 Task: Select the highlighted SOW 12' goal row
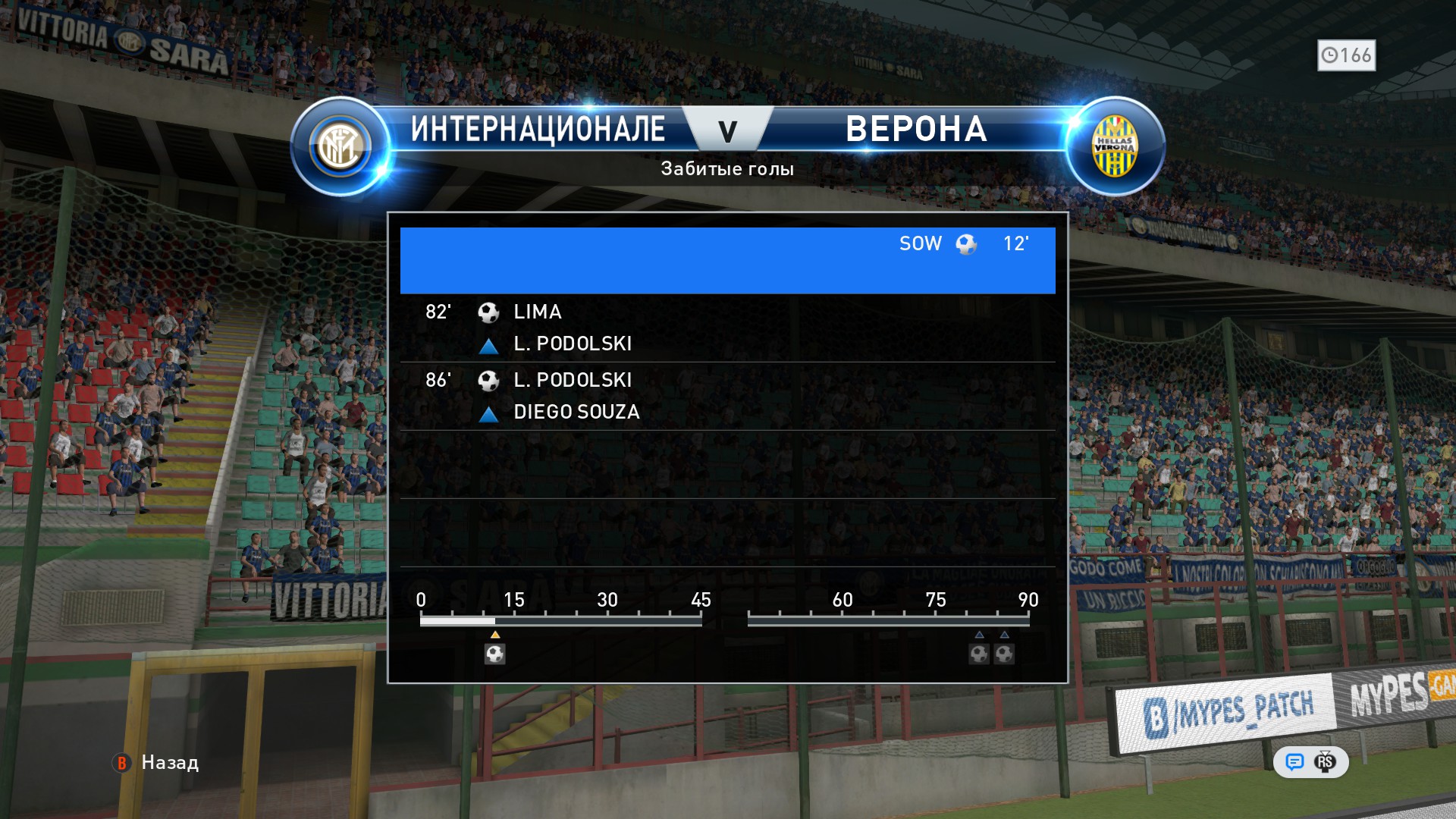click(x=727, y=260)
